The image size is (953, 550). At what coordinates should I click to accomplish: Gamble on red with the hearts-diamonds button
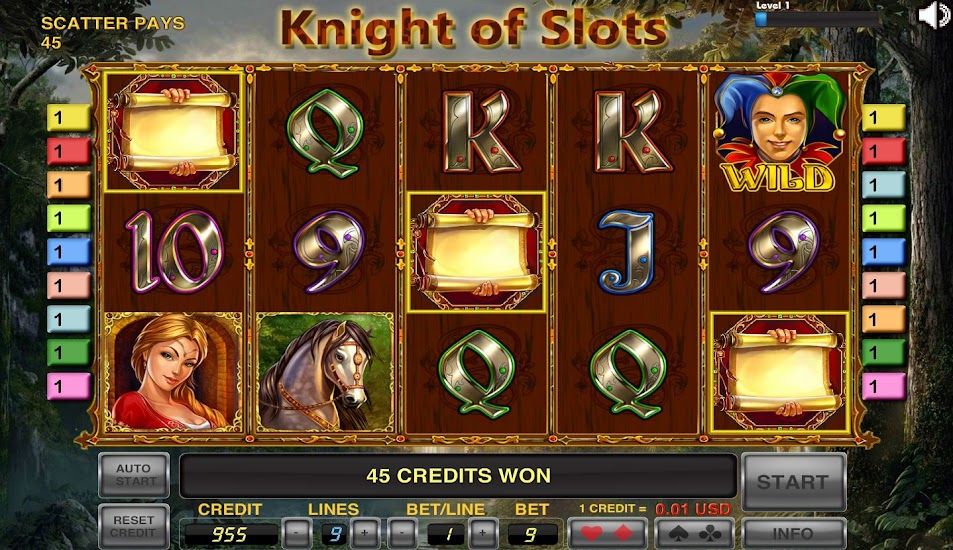606,533
